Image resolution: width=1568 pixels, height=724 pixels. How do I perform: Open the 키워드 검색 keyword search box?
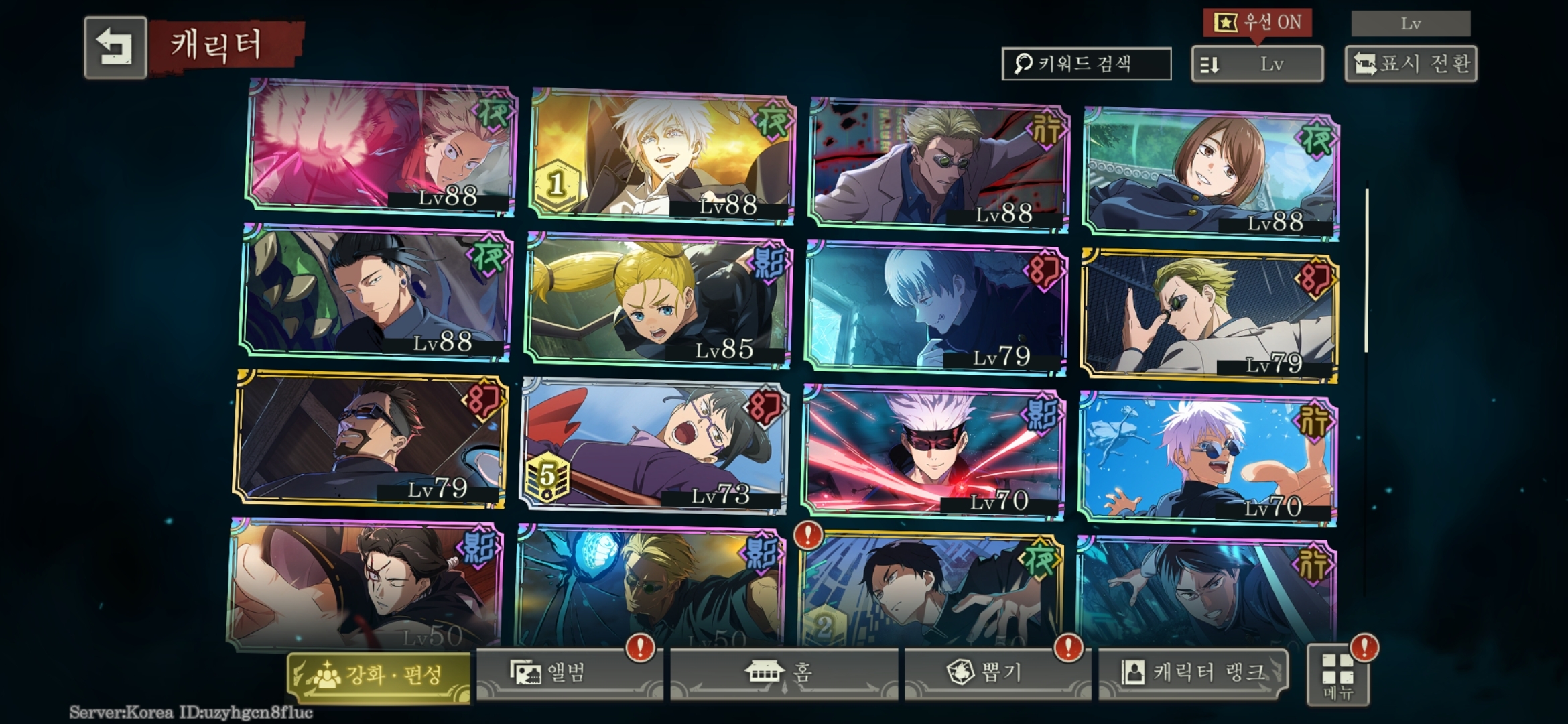point(1086,64)
